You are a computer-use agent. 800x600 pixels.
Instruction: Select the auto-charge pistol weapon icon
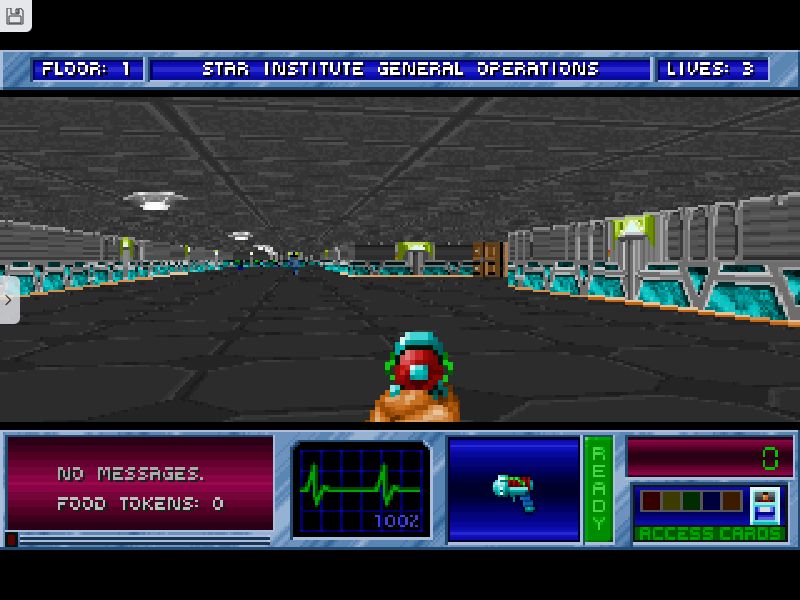point(514,489)
